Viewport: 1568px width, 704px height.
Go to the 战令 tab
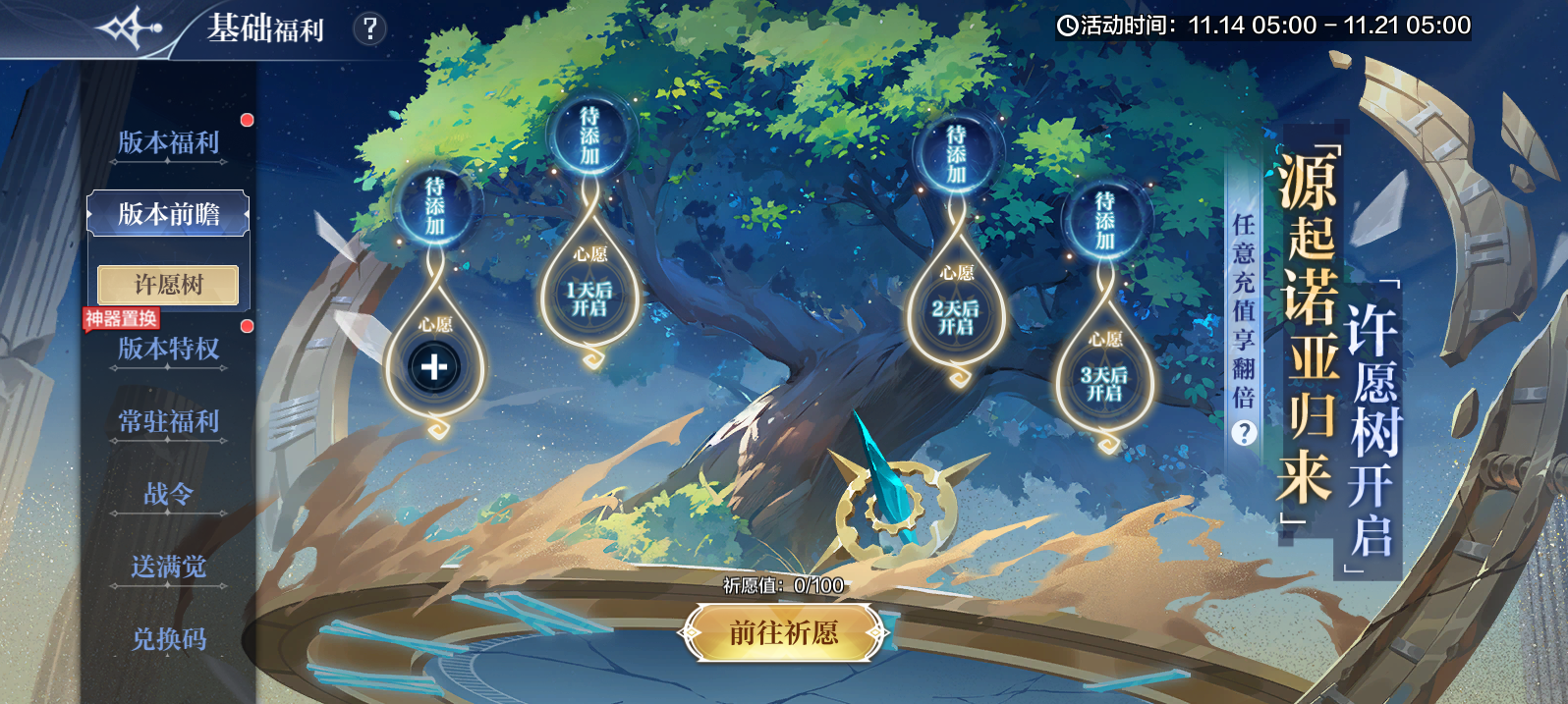coord(168,494)
